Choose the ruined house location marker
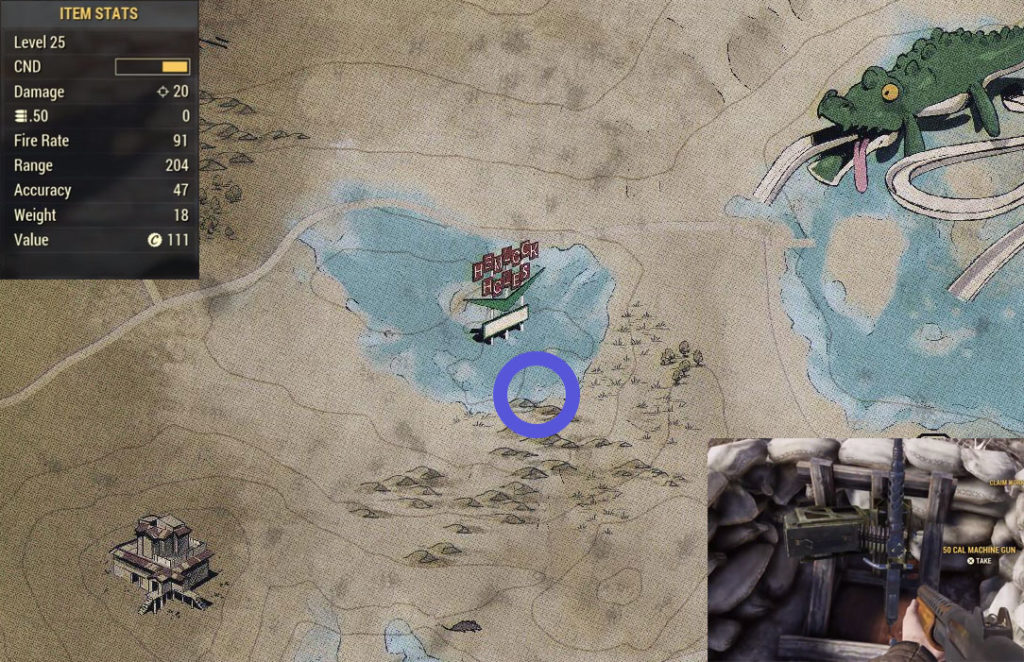This screenshot has height=662, width=1024. click(161, 561)
